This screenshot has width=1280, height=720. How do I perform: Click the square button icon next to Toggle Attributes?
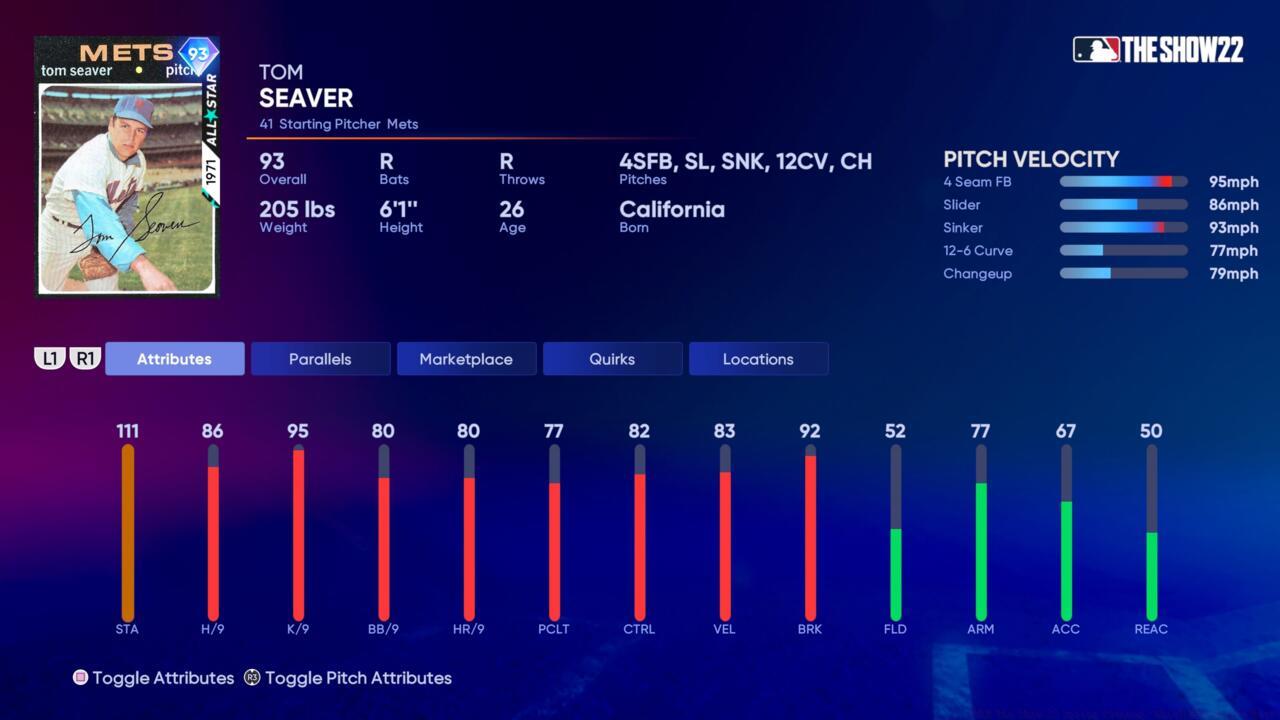pos(81,678)
